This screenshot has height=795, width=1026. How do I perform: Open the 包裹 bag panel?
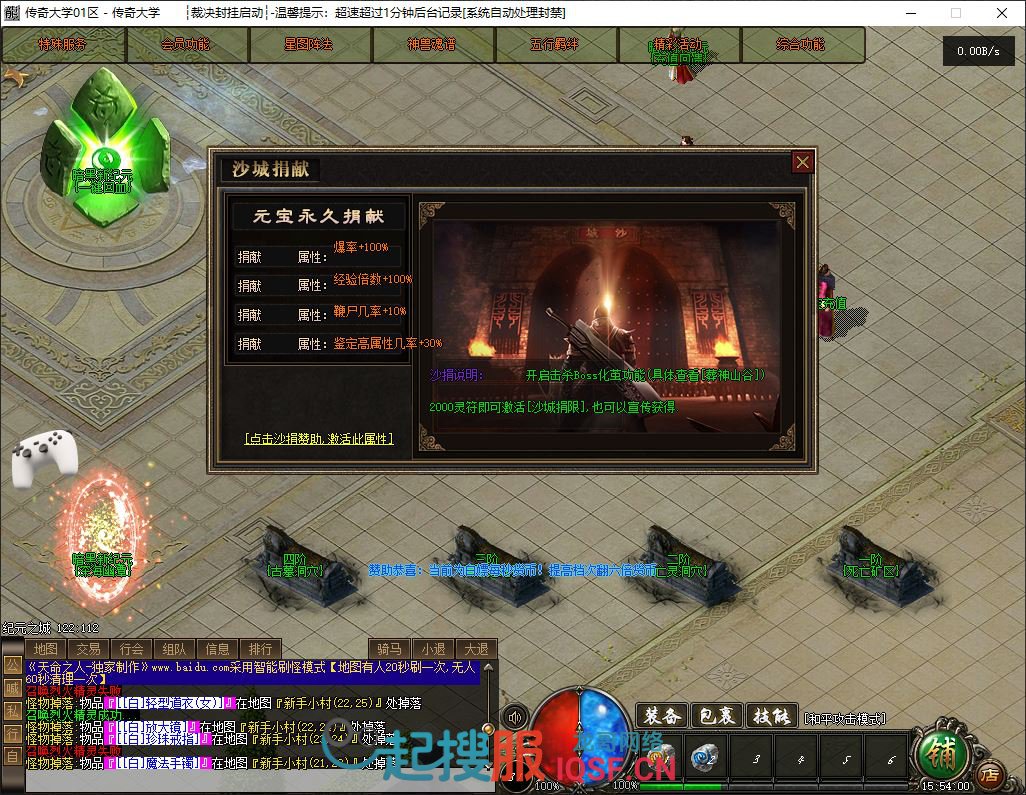(716, 716)
